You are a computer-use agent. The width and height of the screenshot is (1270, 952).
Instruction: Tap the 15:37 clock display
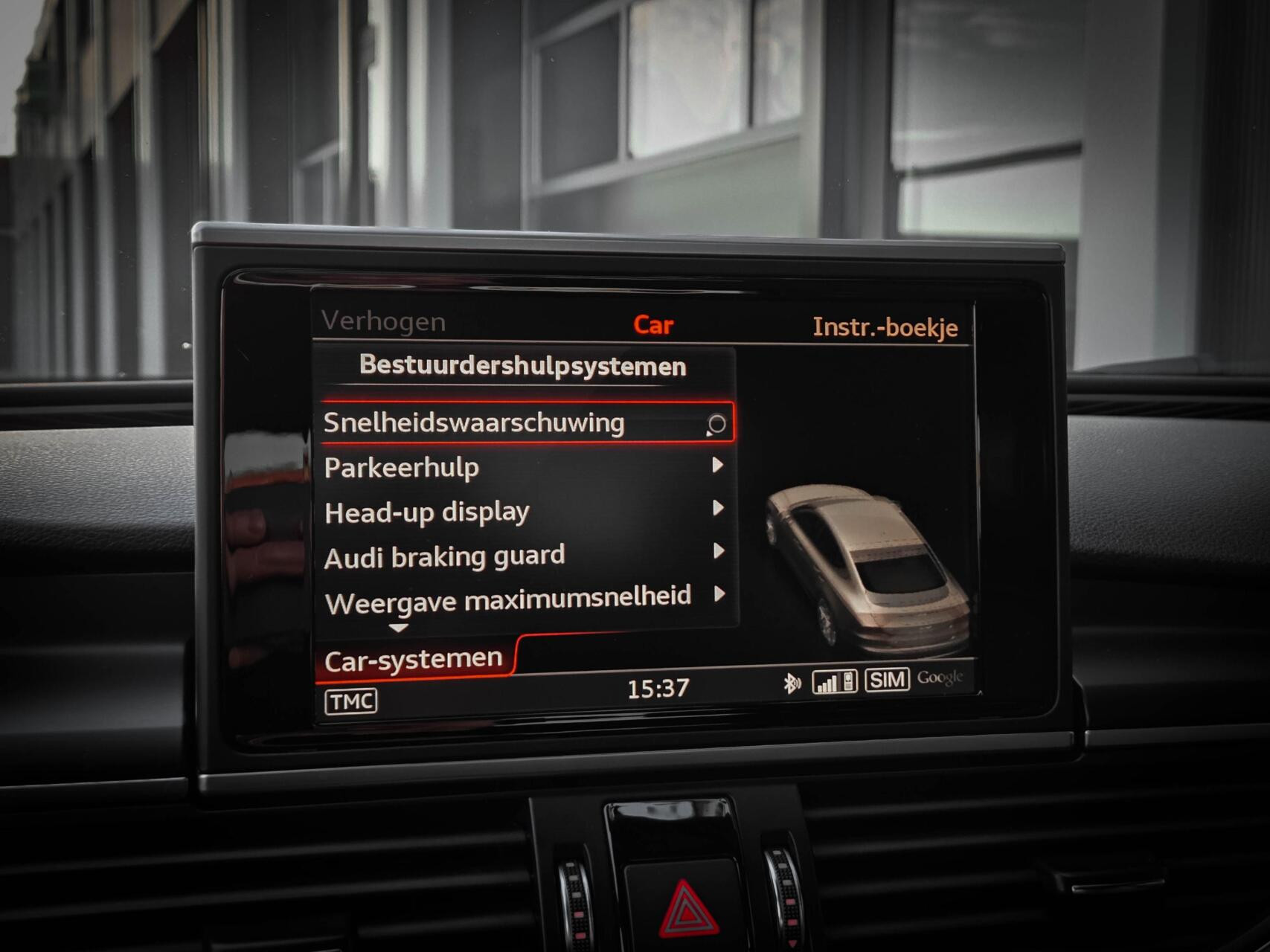coord(658,688)
